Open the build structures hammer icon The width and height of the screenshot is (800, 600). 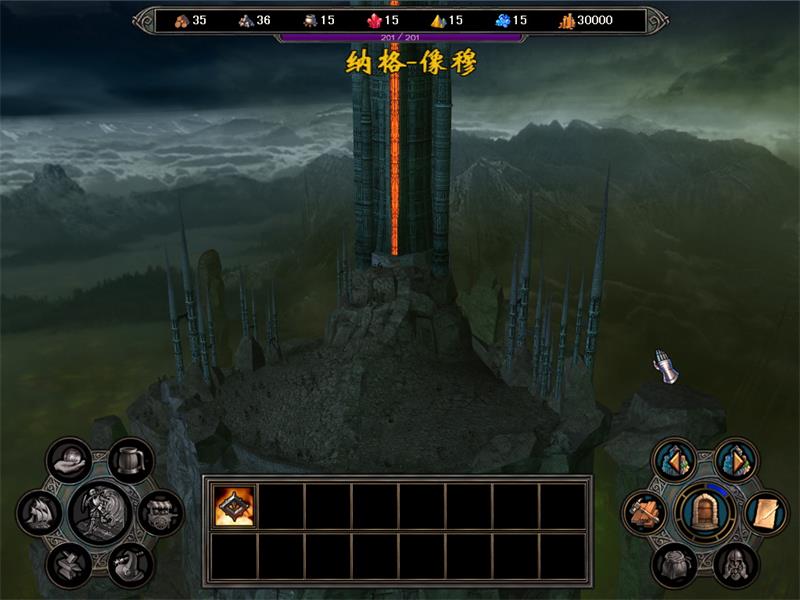[647, 513]
